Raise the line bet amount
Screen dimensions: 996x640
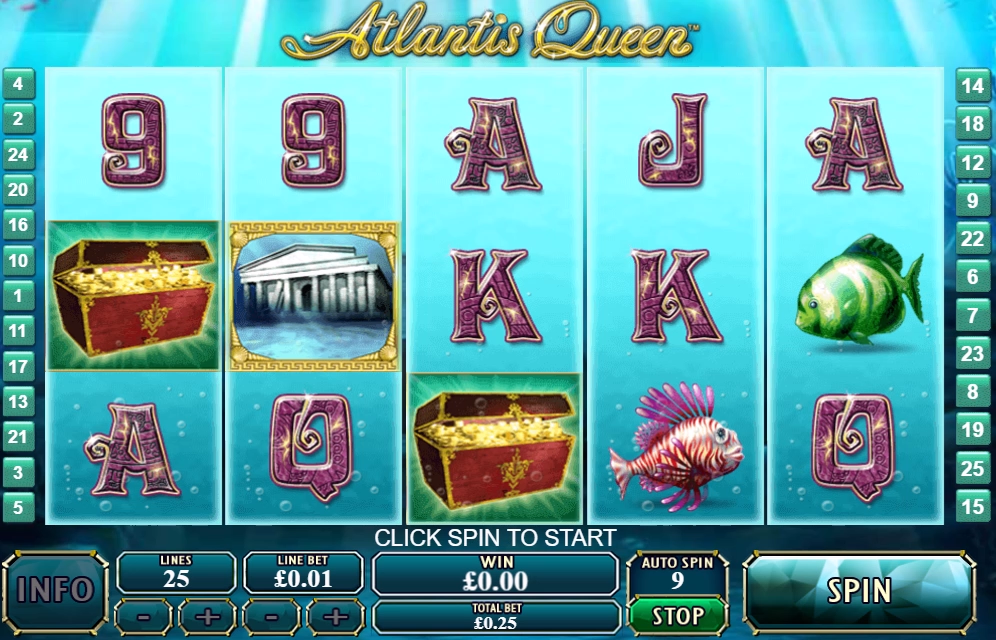(335, 616)
